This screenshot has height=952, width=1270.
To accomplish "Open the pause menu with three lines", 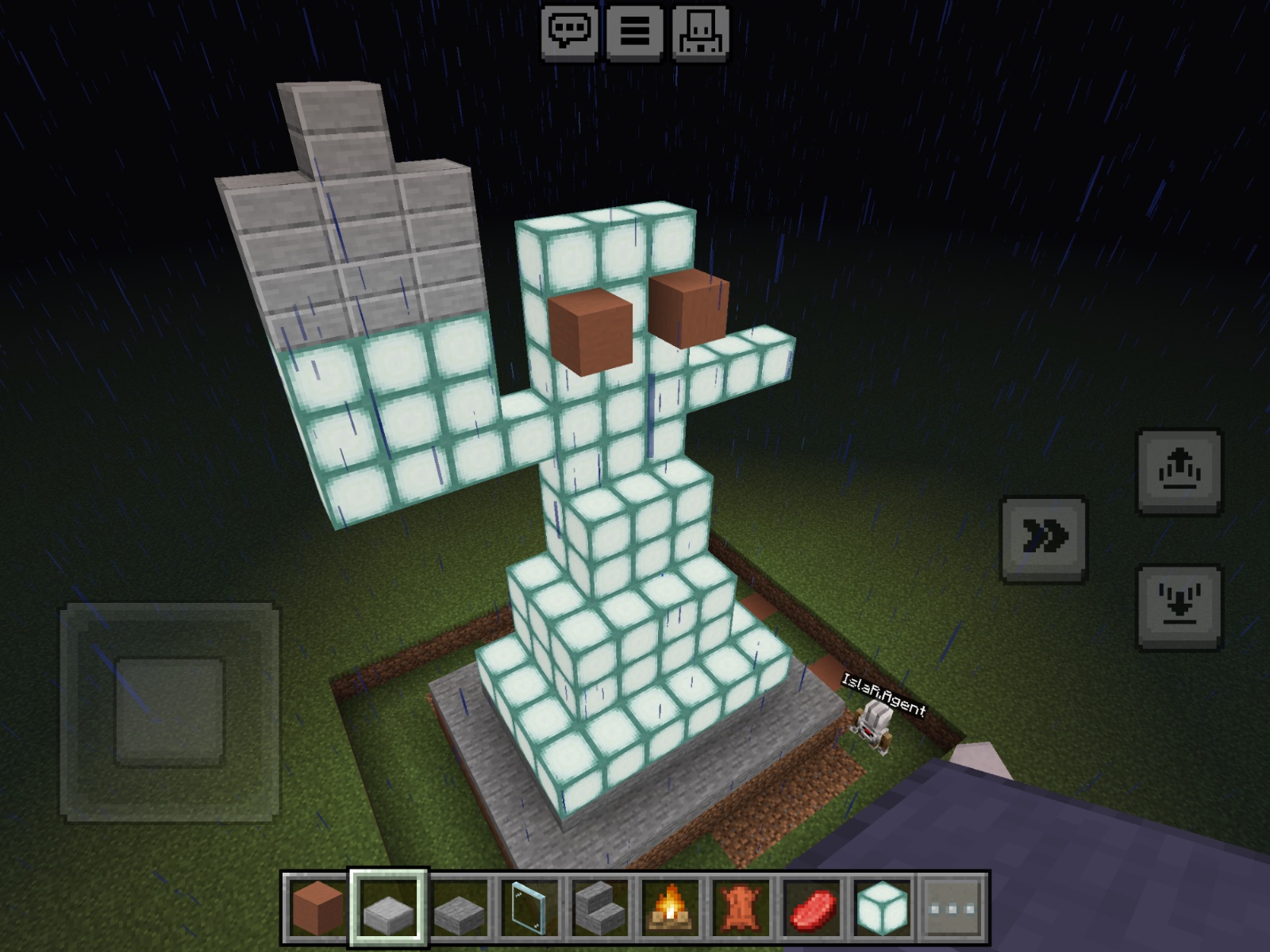I will [635, 32].
